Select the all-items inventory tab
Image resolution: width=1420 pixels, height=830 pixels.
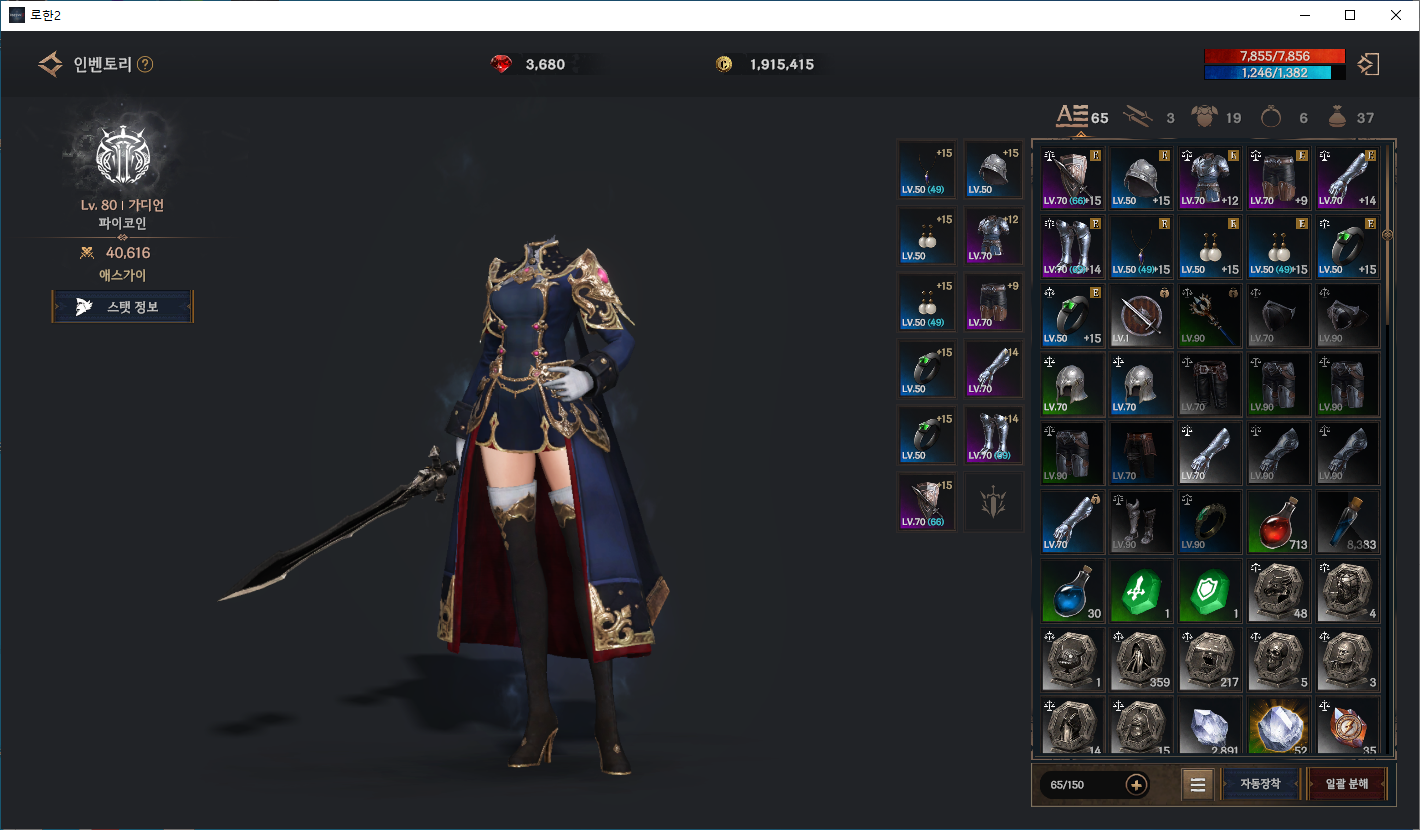click(x=1072, y=117)
